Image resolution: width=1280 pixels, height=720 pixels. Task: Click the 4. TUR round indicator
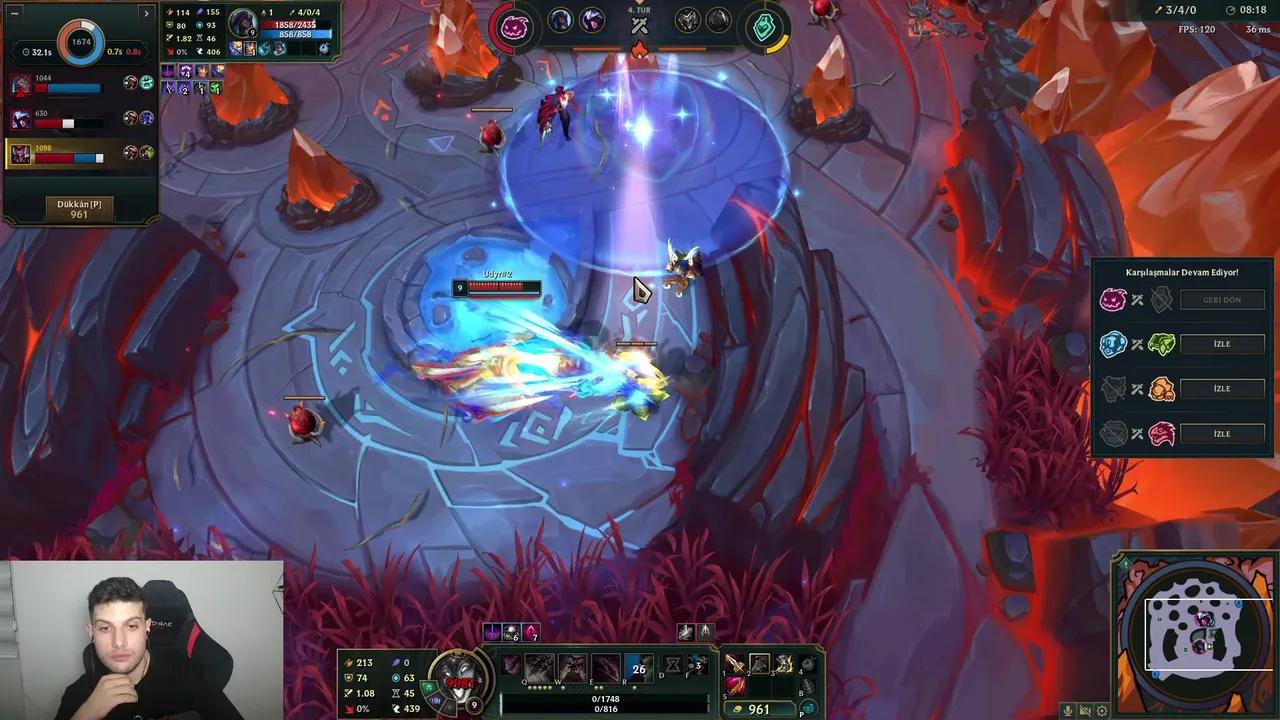tap(640, 10)
